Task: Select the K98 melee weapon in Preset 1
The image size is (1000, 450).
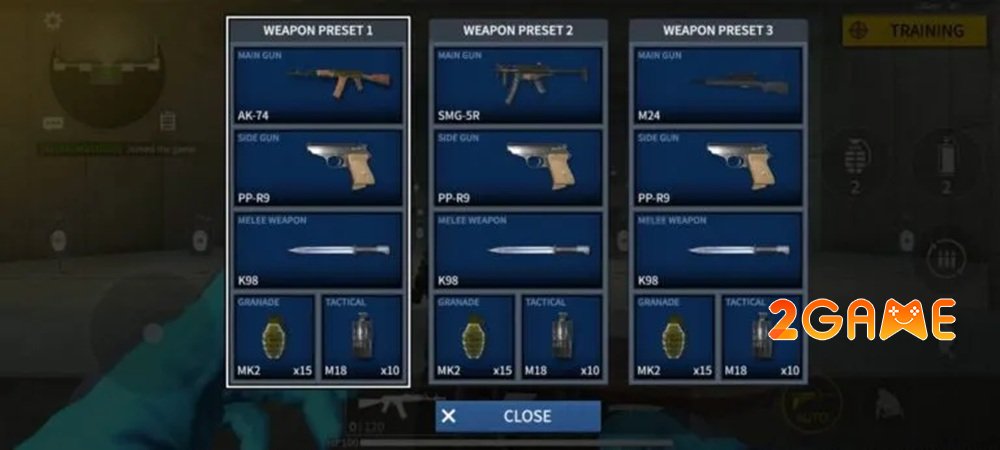Action: [x=318, y=249]
